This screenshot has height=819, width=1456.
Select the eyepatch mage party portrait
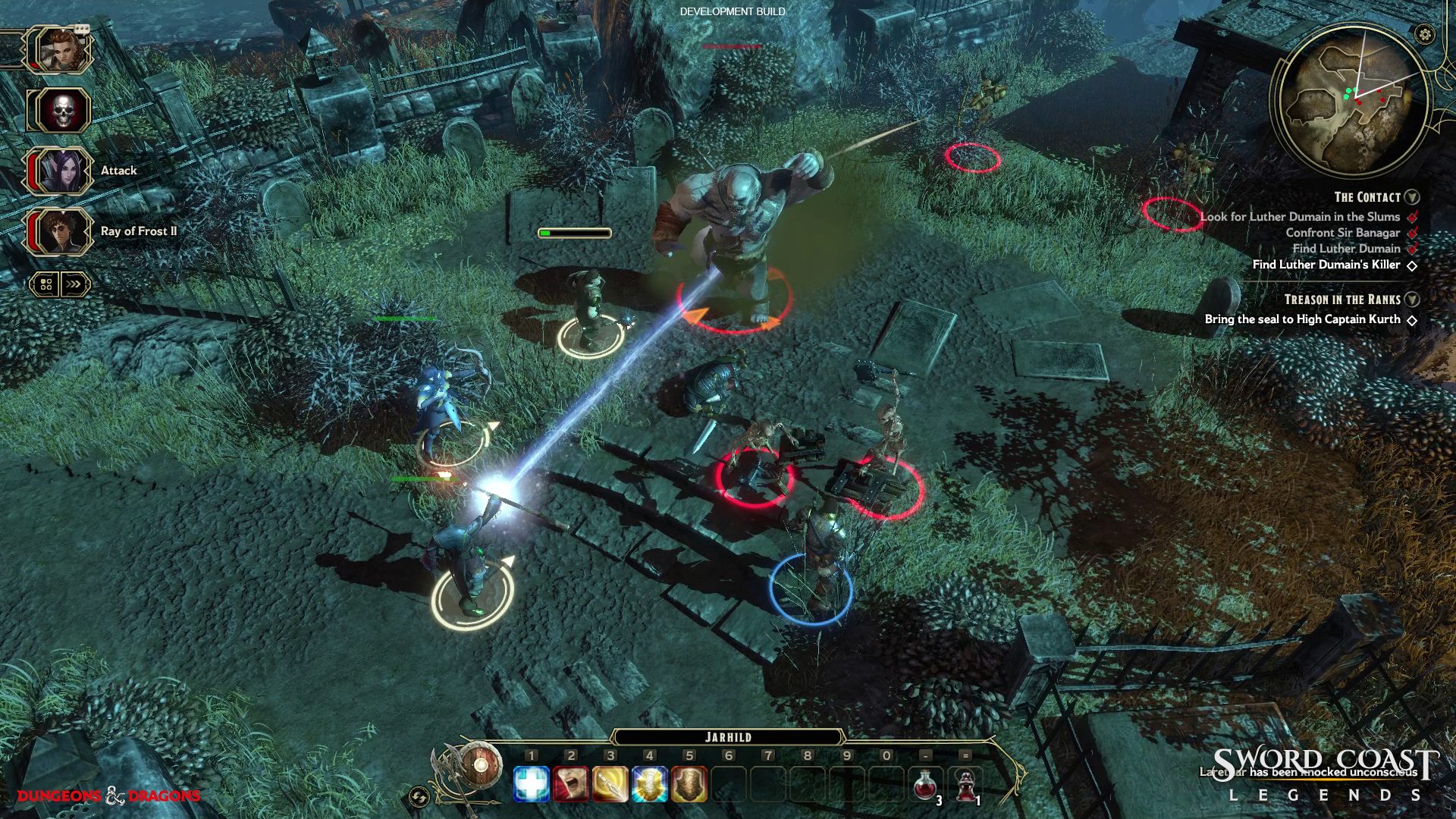(62, 231)
